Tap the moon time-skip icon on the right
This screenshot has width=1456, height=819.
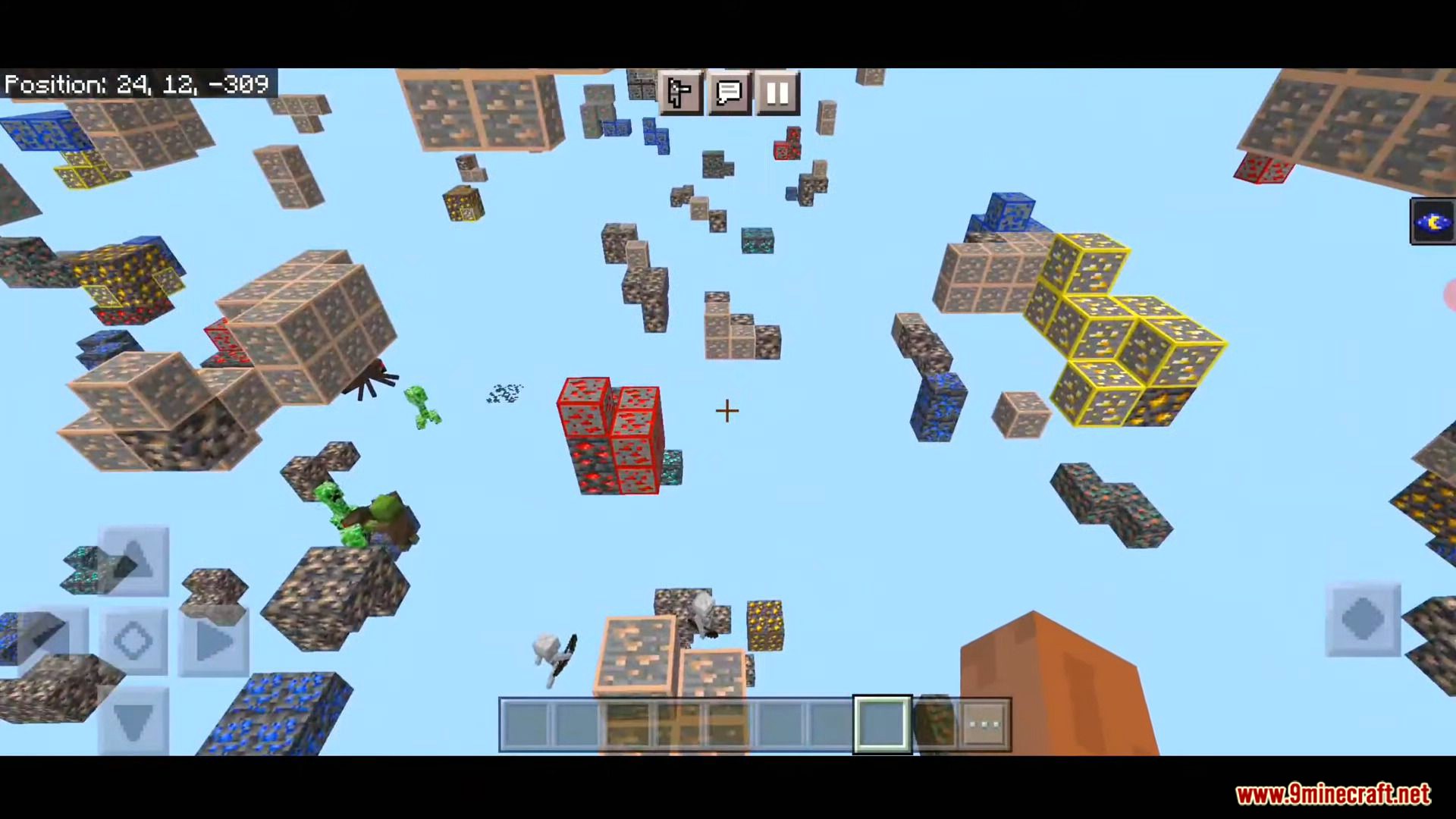click(1432, 221)
